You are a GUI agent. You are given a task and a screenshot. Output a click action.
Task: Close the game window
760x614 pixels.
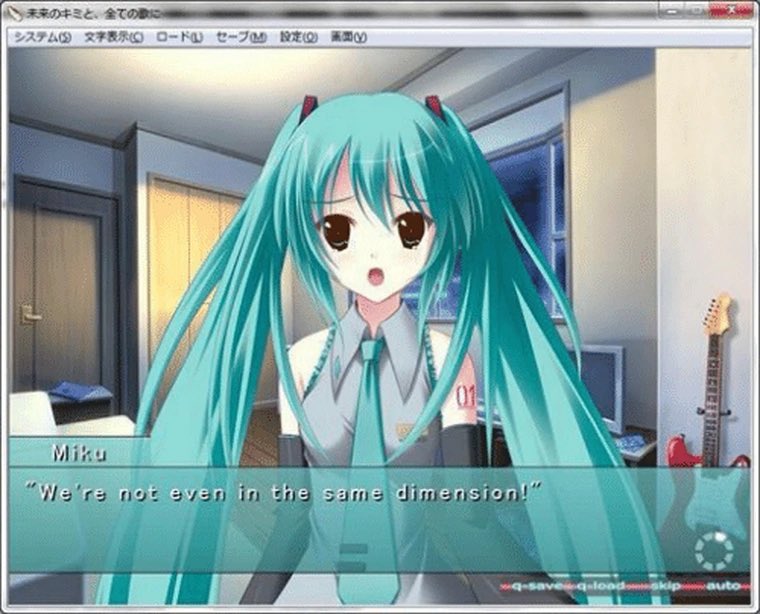pos(729,11)
